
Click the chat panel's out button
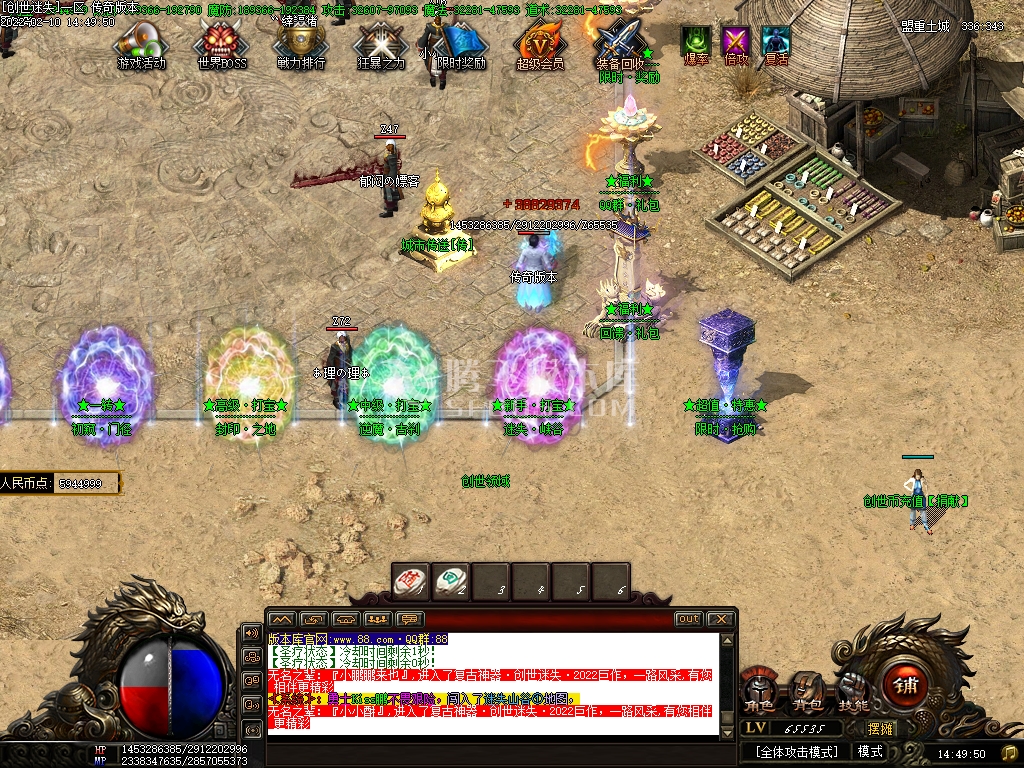[x=688, y=619]
